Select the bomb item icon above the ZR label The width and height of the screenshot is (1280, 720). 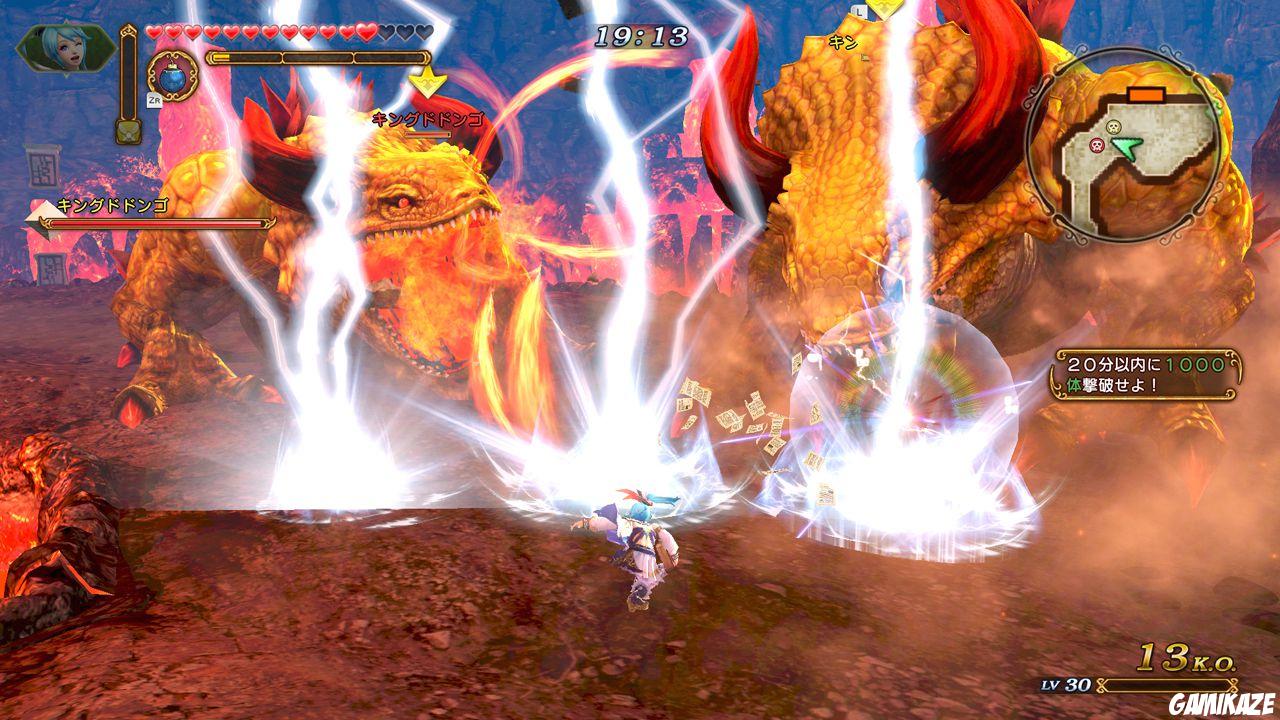coord(172,77)
